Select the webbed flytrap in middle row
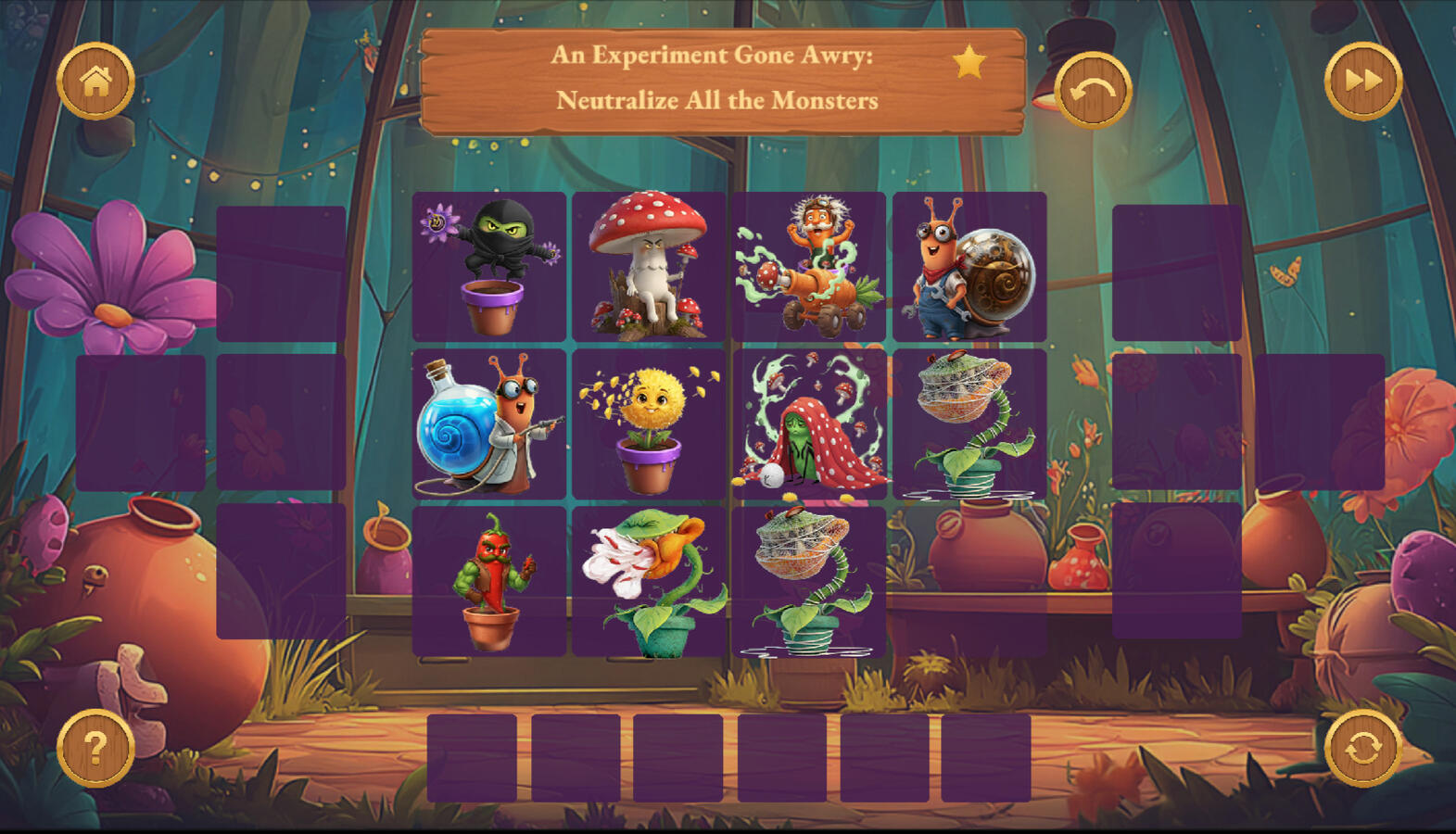 pos(968,424)
